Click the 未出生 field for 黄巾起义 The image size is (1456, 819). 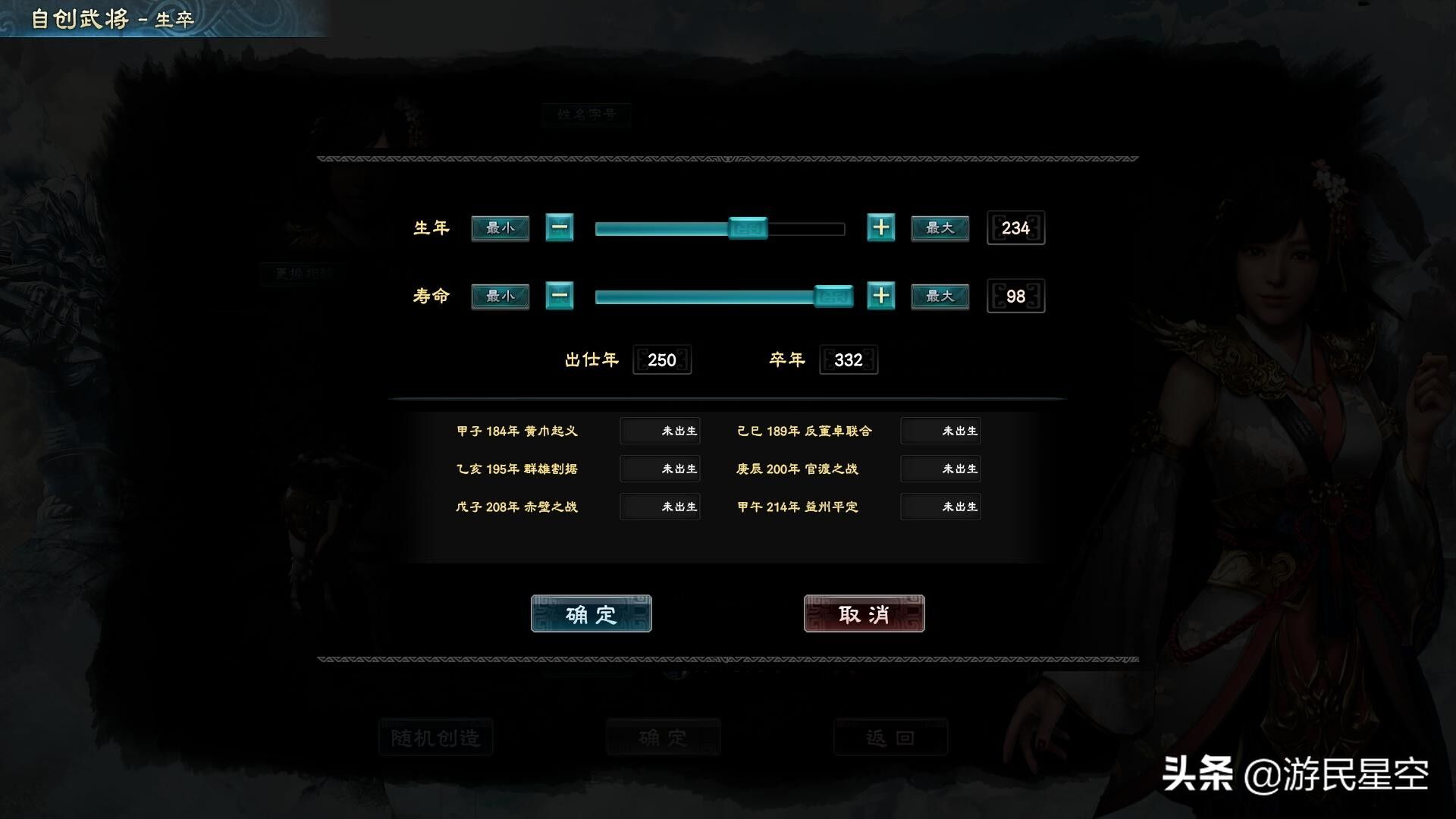(x=659, y=431)
